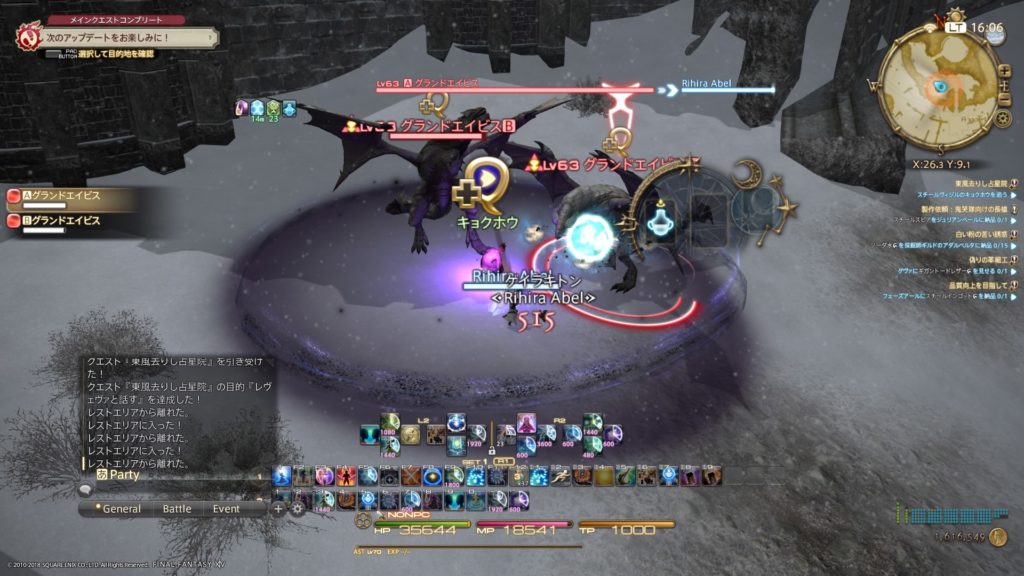Target enemy B グランドエイビス in enemy list
The image size is (1024, 576).
[60, 220]
